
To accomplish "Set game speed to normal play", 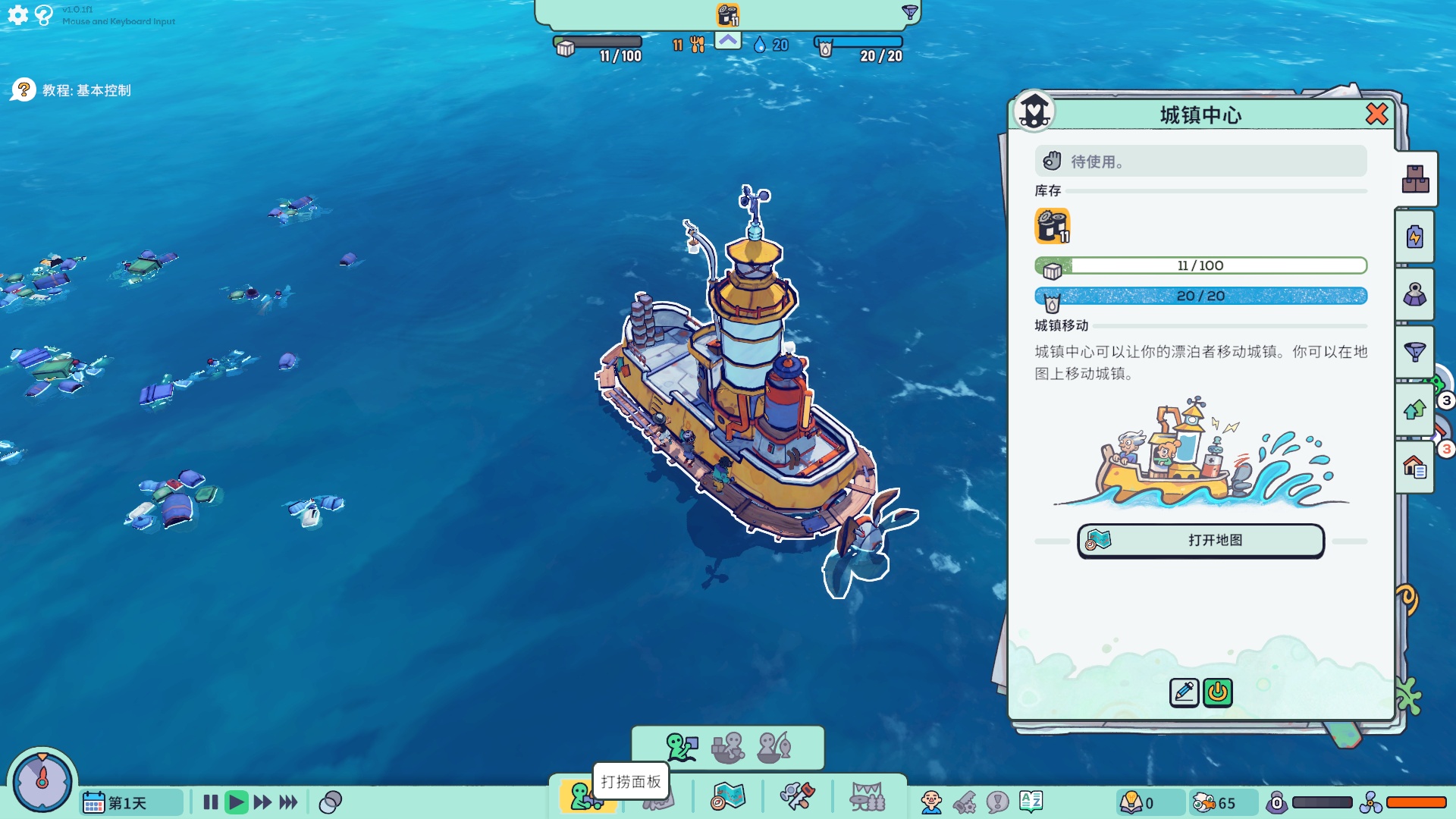I will click(237, 802).
